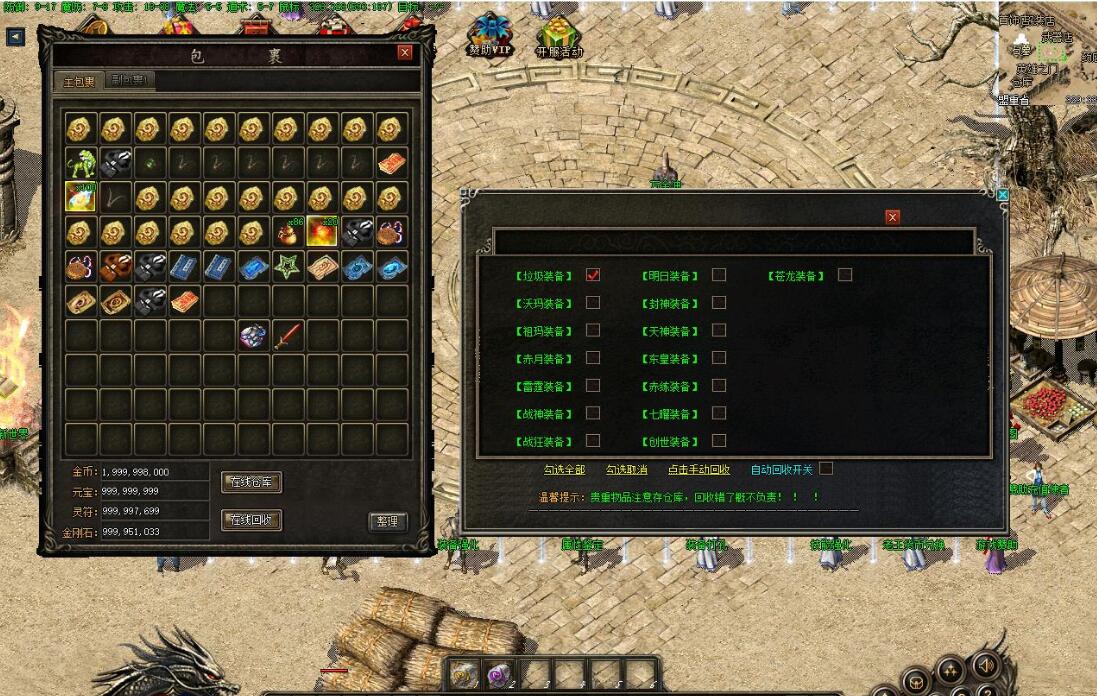
Task: Close the 包裹 inventory window
Action: point(404,52)
